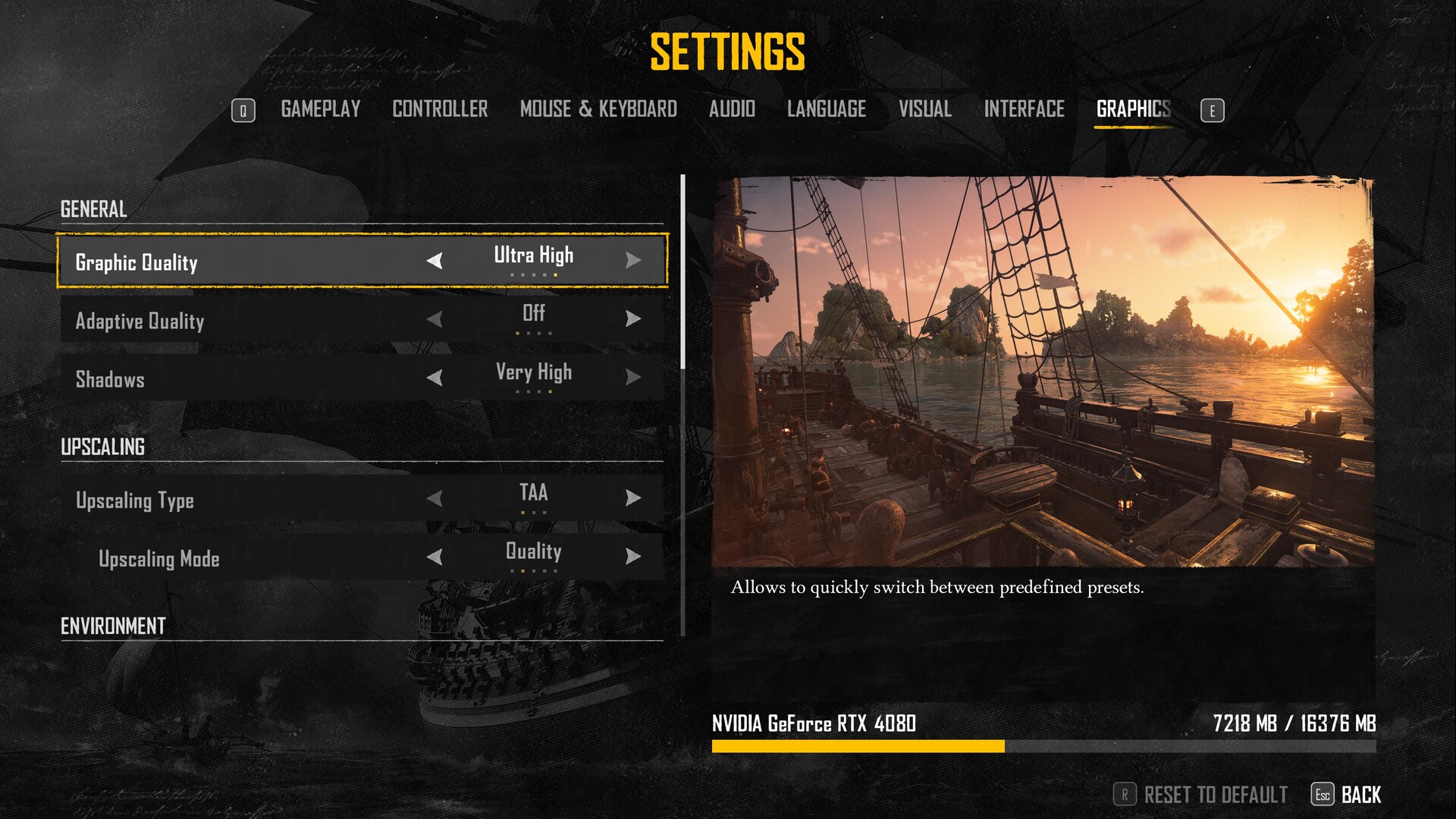Go to the Audio tab
1456x819 pixels.
click(x=732, y=110)
